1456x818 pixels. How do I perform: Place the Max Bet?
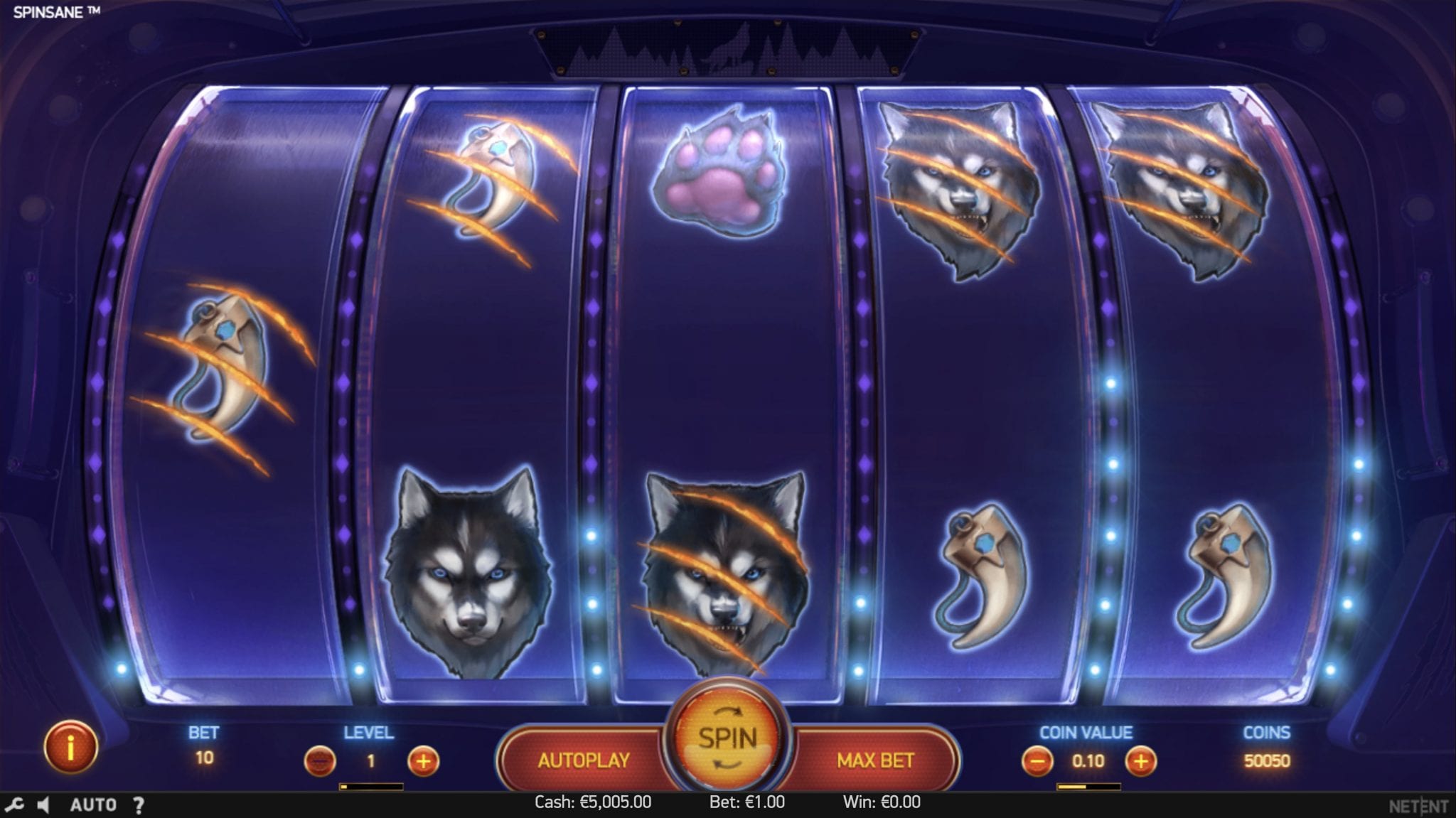pyautogui.click(x=875, y=760)
